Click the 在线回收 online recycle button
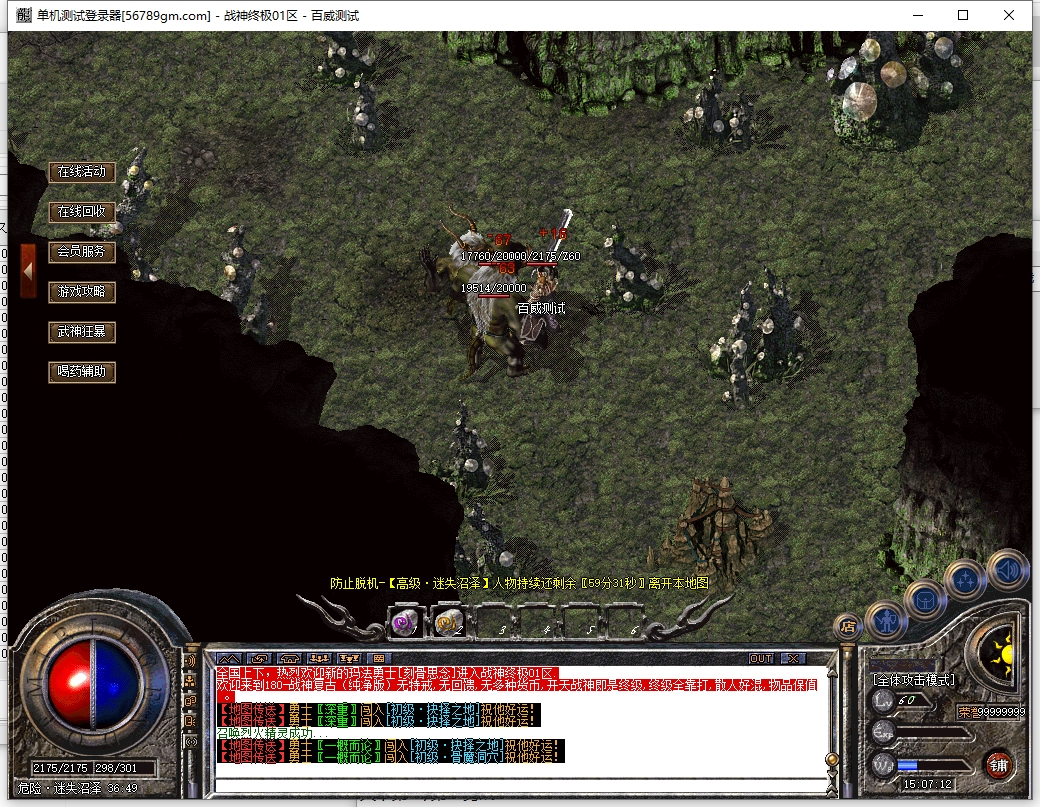Viewport: 1040px width, 807px height. 81,212
